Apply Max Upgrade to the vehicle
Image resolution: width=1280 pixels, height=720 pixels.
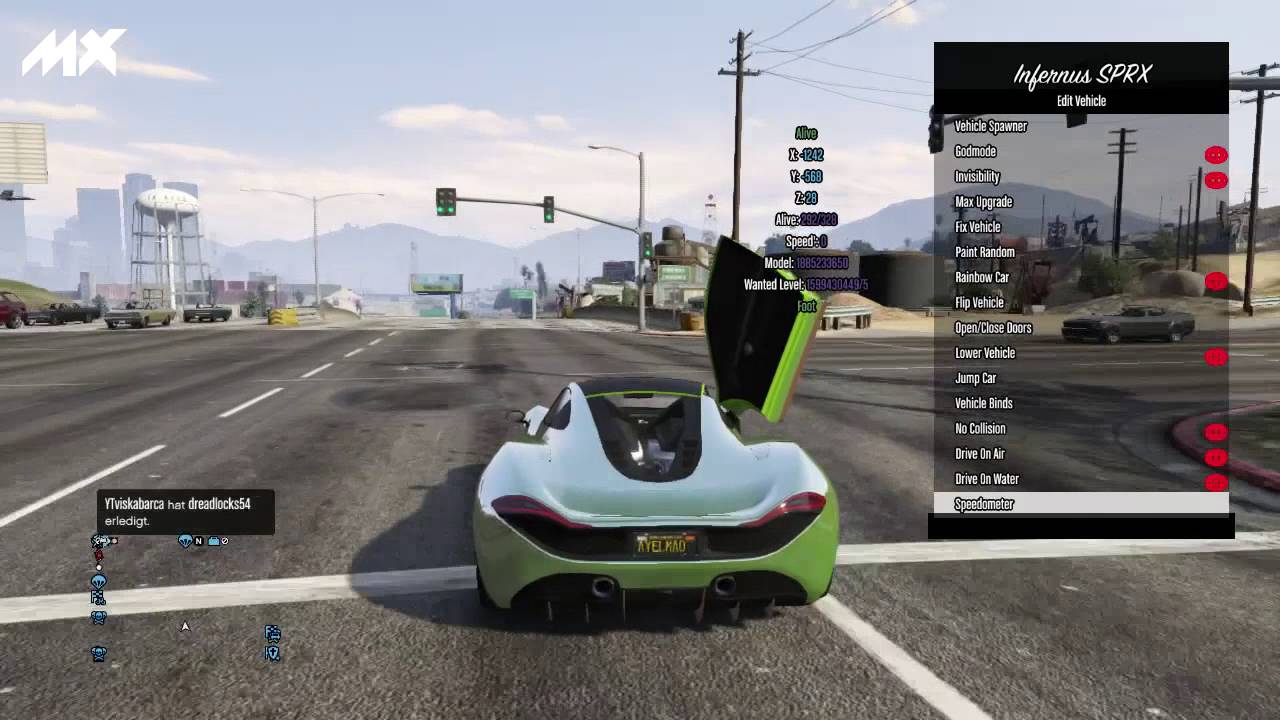[983, 202]
